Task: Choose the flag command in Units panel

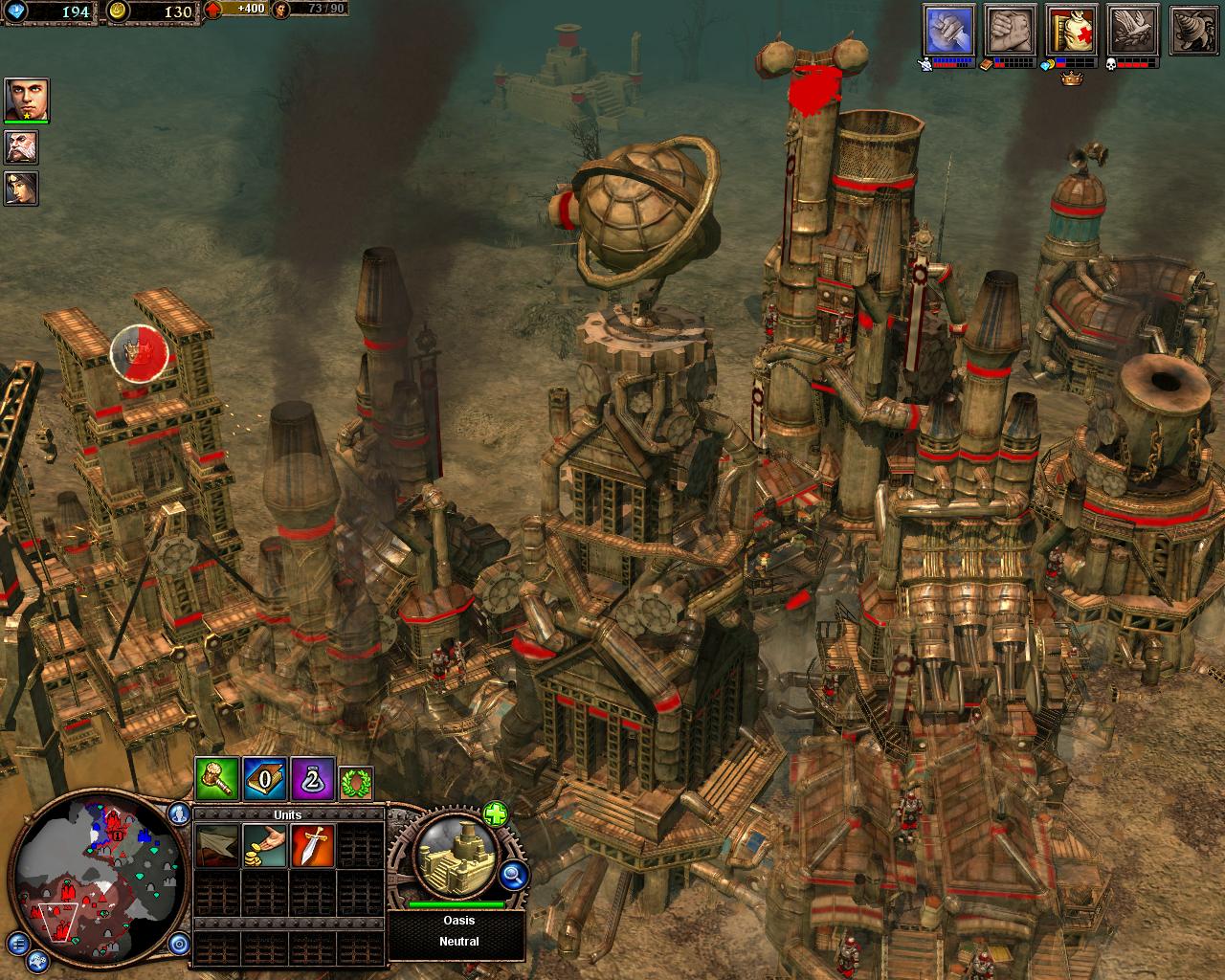Action: pos(216,847)
